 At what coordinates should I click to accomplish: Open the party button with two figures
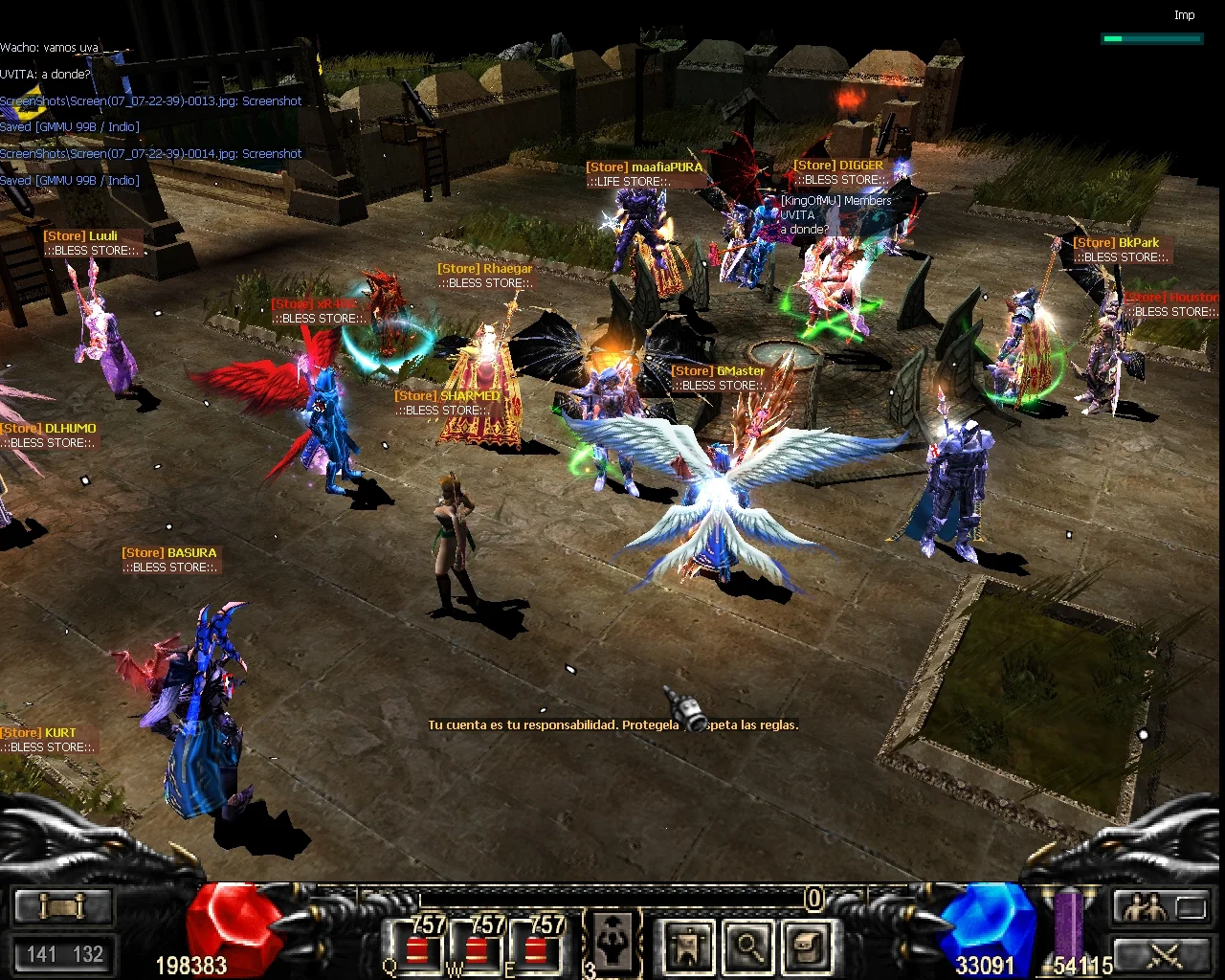tap(1145, 905)
